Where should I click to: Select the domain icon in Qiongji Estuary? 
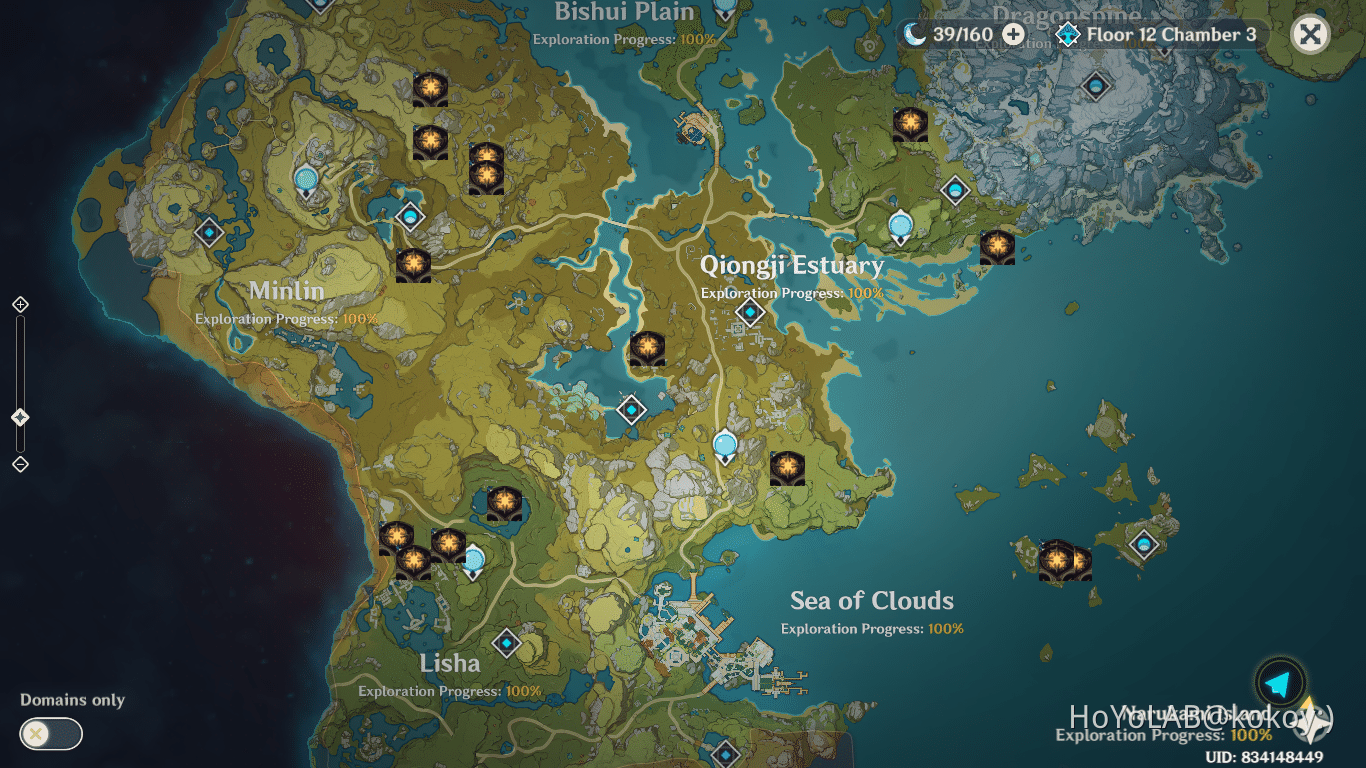pos(751,311)
